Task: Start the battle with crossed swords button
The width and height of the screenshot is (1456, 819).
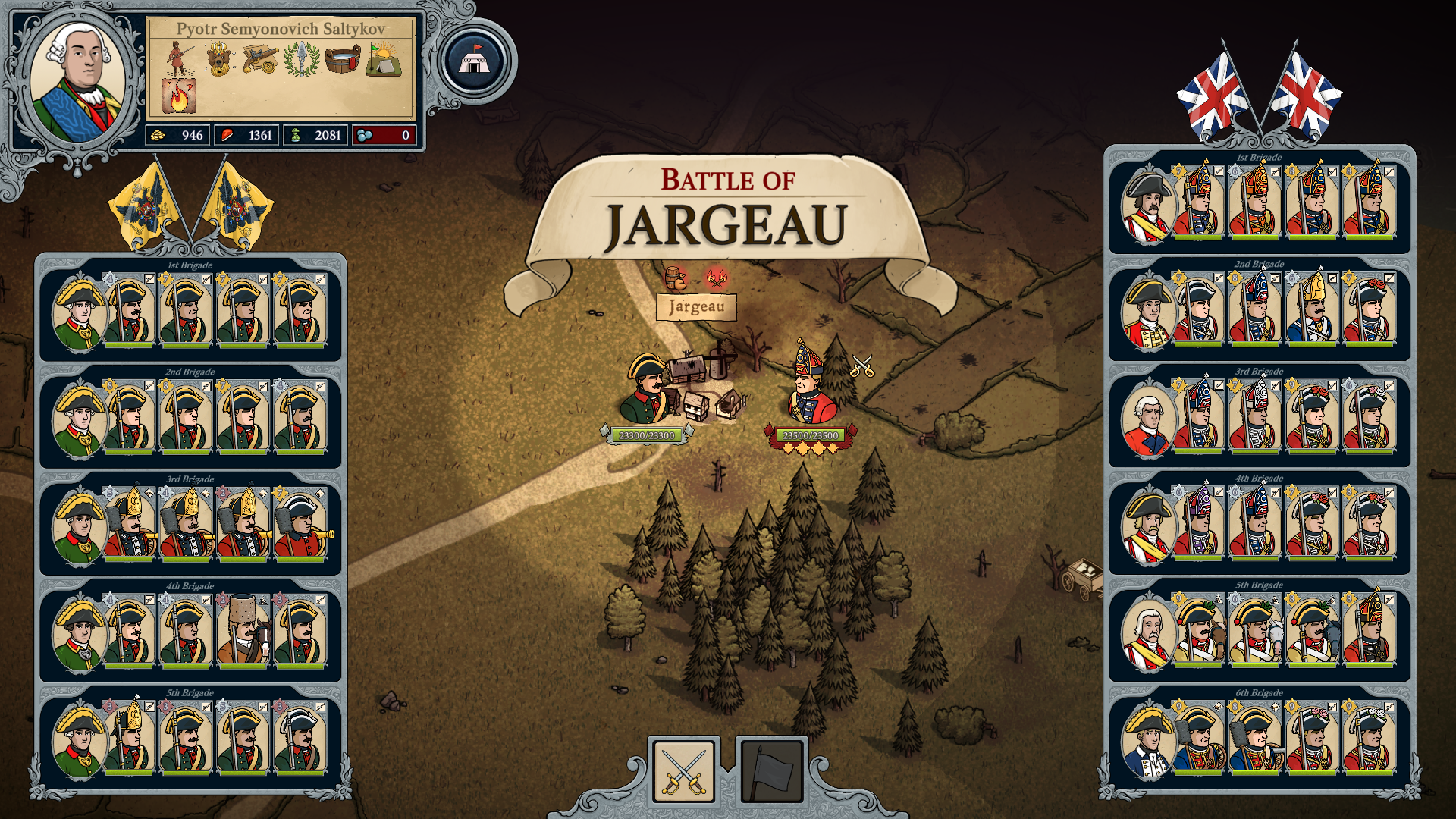Action: 684,771
